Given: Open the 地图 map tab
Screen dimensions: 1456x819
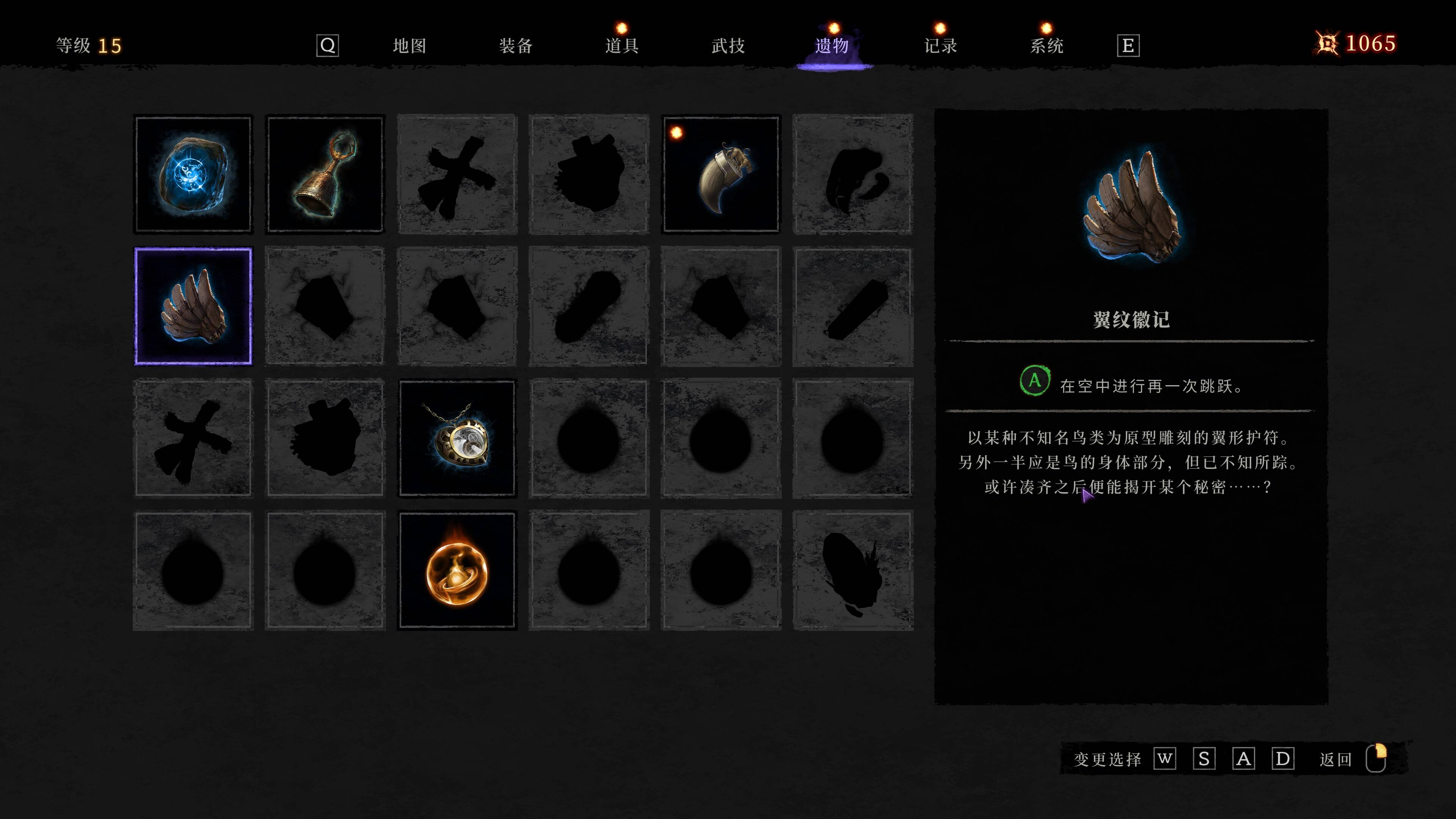Looking at the screenshot, I should pos(409,45).
